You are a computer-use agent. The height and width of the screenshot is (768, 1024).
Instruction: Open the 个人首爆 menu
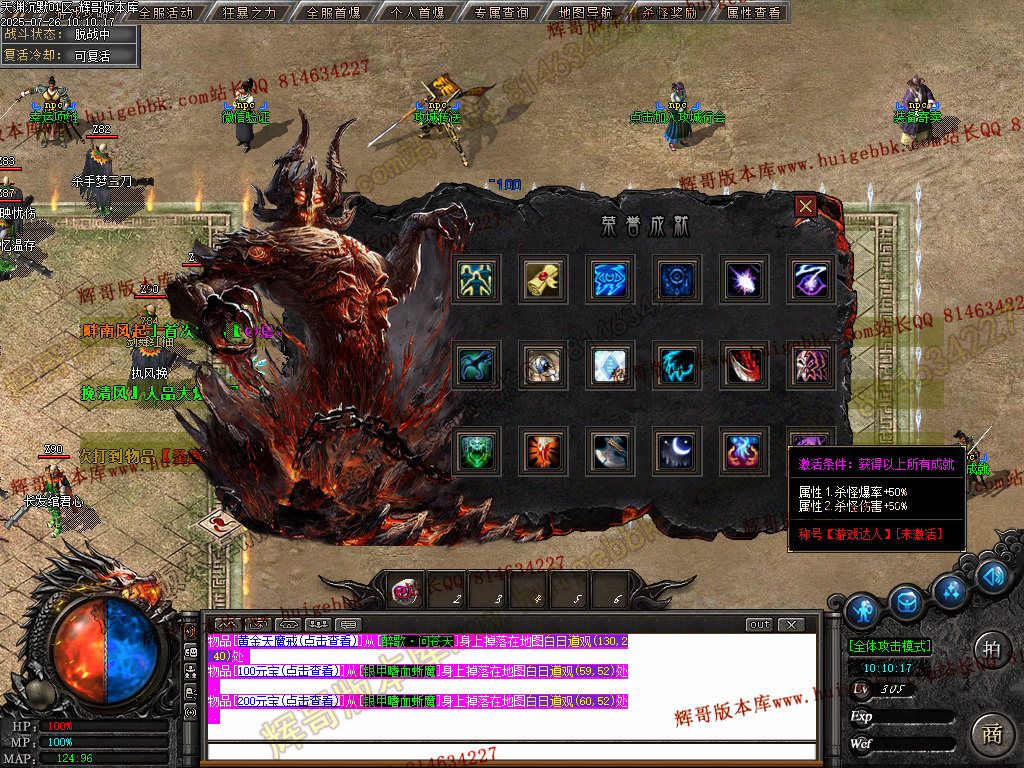(417, 13)
